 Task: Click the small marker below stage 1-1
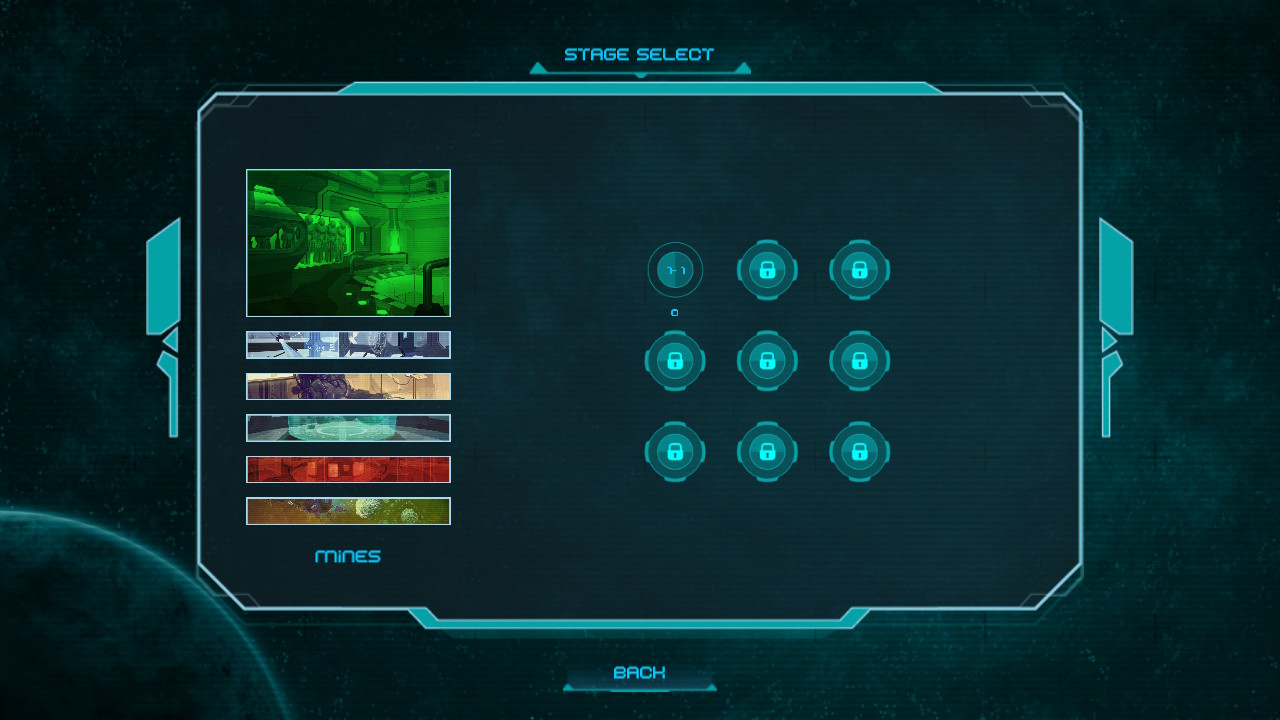675,312
